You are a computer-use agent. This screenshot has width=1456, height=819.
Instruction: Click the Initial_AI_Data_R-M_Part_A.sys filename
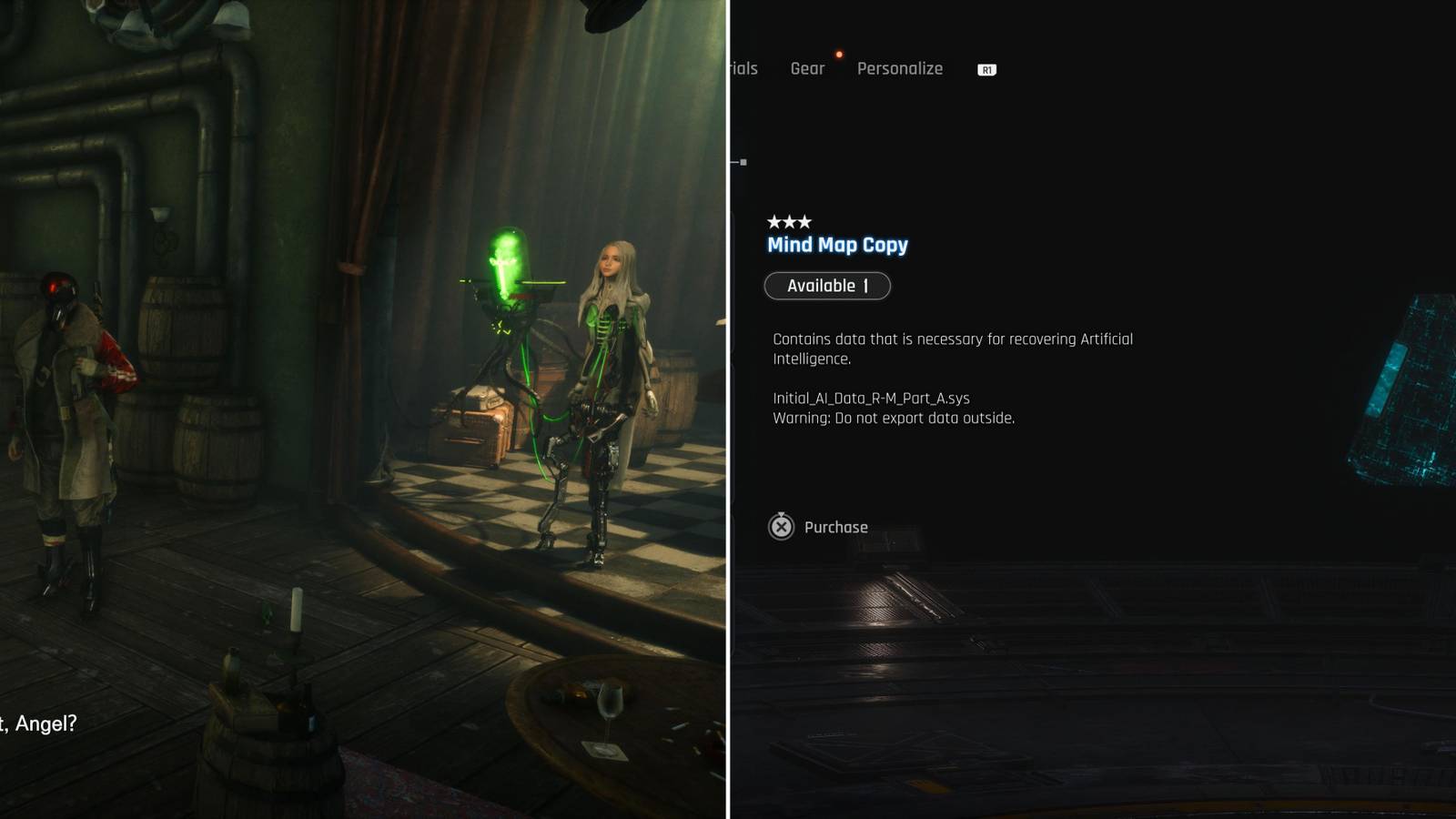pyautogui.click(x=870, y=398)
